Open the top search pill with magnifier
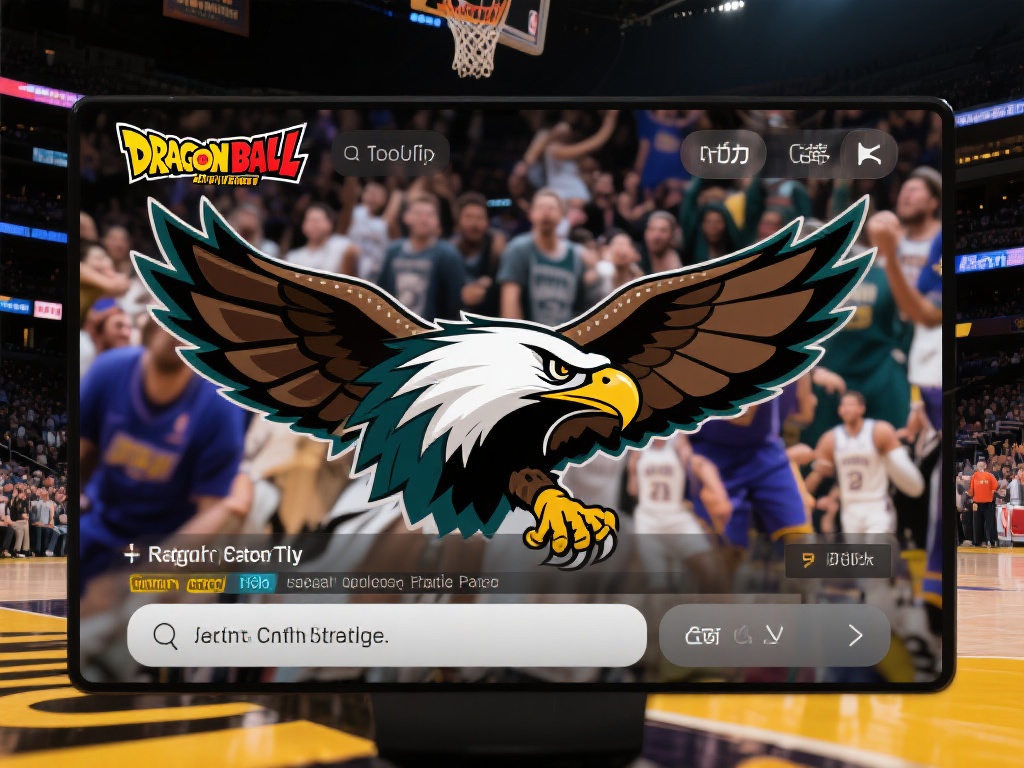The width and height of the screenshot is (1024, 768). pyautogui.click(x=390, y=154)
